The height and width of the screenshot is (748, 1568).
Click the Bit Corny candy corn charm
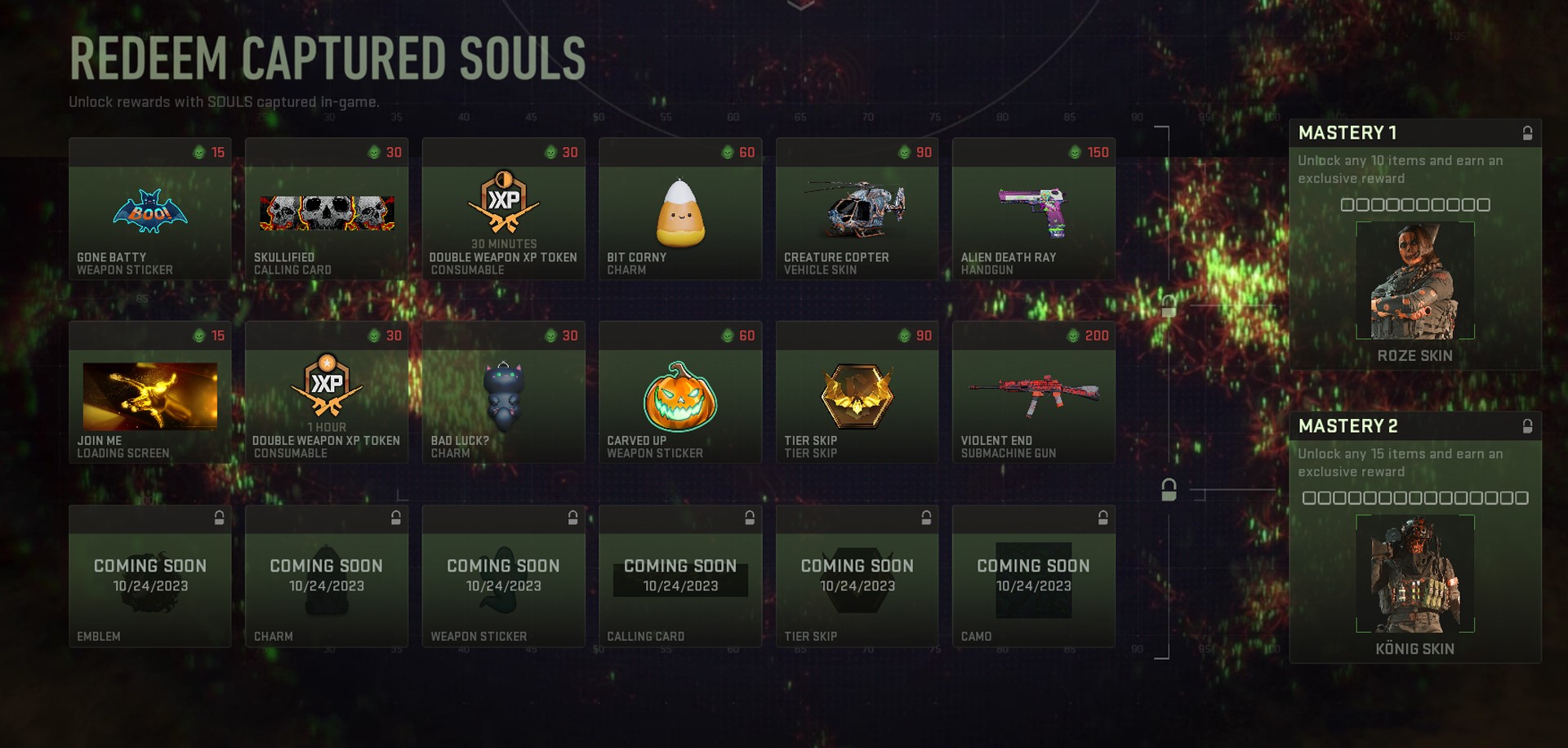click(680, 208)
